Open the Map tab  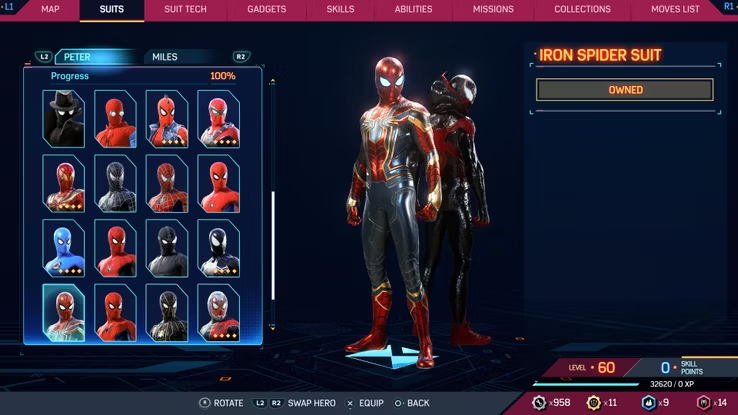coord(50,9)
